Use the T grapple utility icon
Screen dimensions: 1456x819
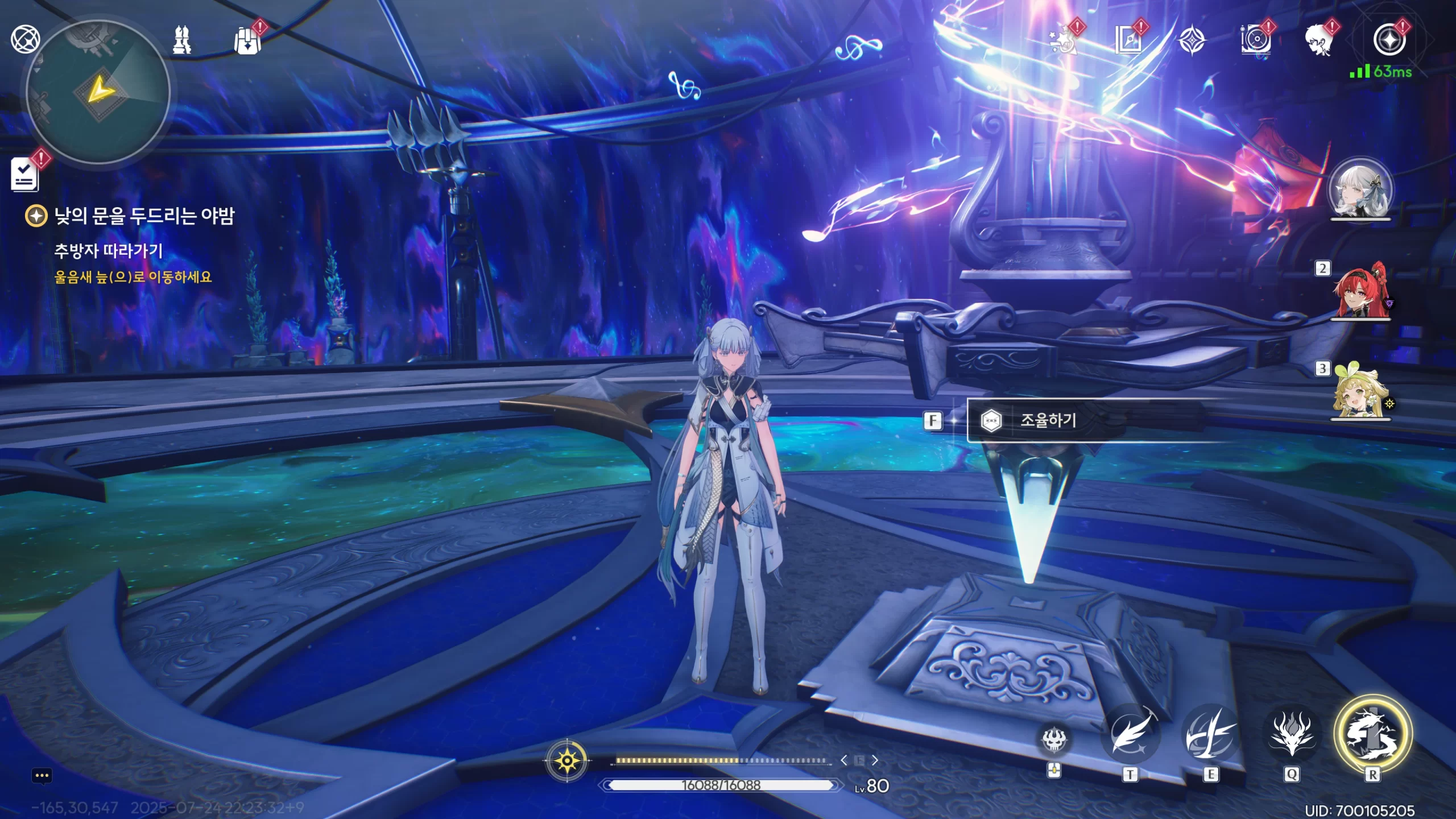[x=1130, y=734]
